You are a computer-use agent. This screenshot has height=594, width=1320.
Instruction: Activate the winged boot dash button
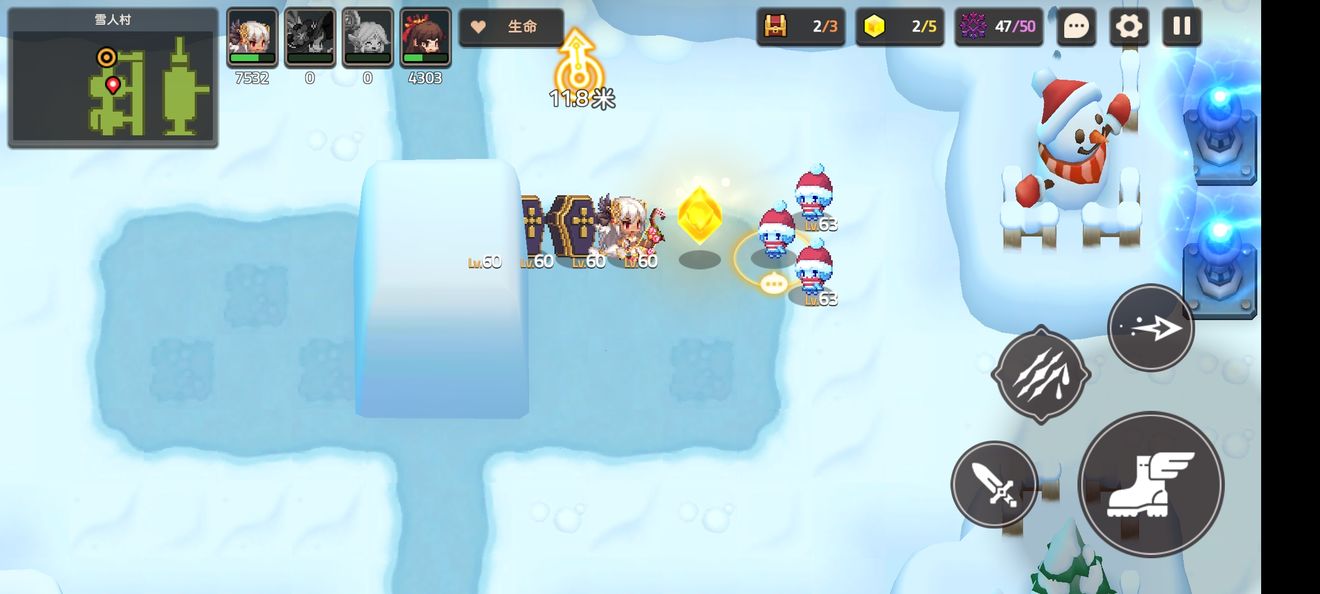coord(1150,484)
